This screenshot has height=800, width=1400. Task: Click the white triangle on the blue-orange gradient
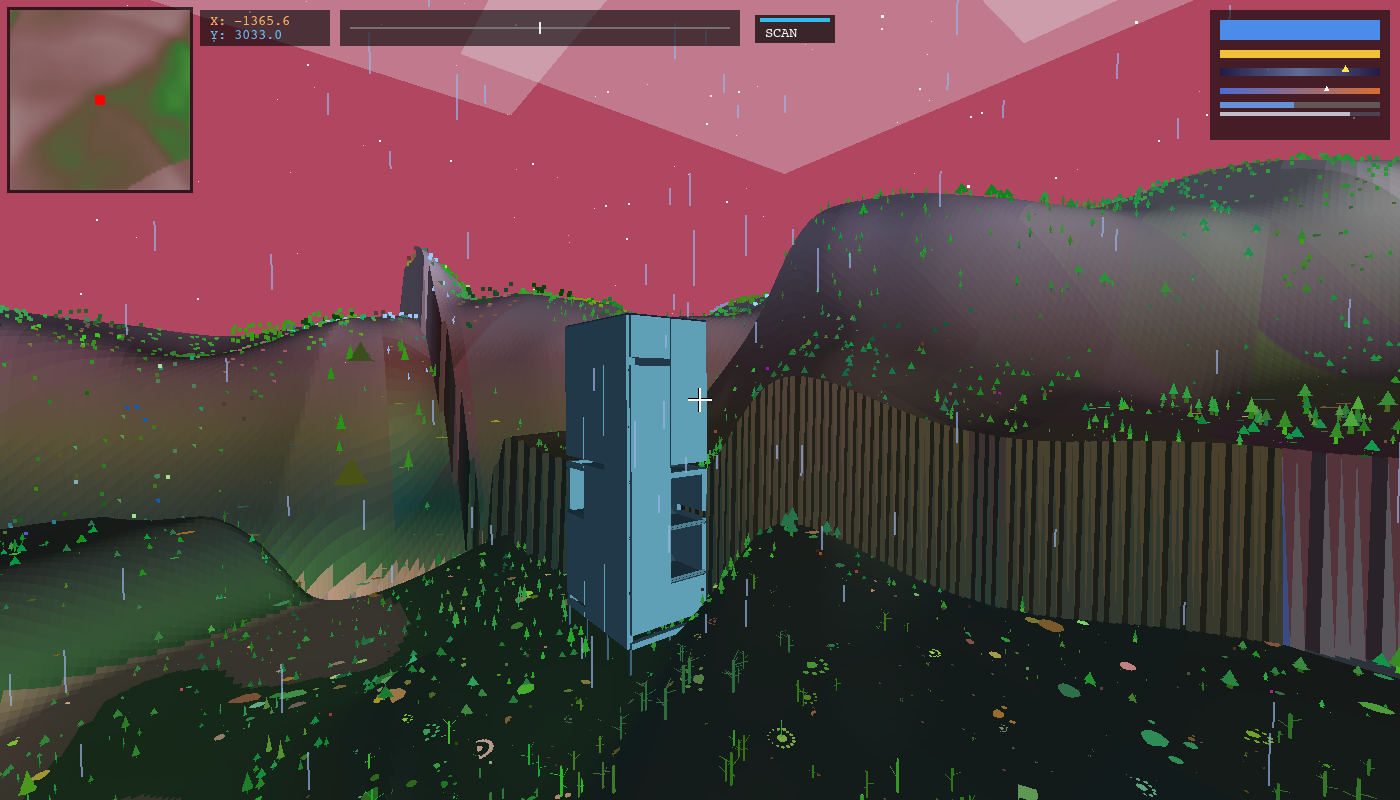1327,88
